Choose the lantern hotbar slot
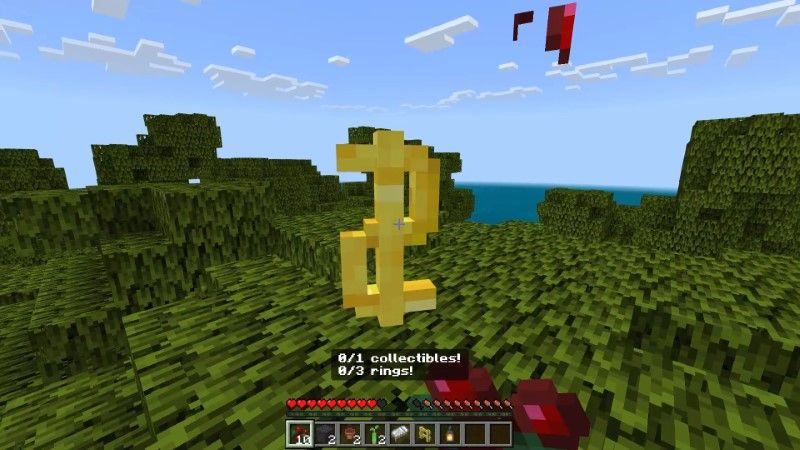The height and width of the screenshot is (450, 800). 449,433
